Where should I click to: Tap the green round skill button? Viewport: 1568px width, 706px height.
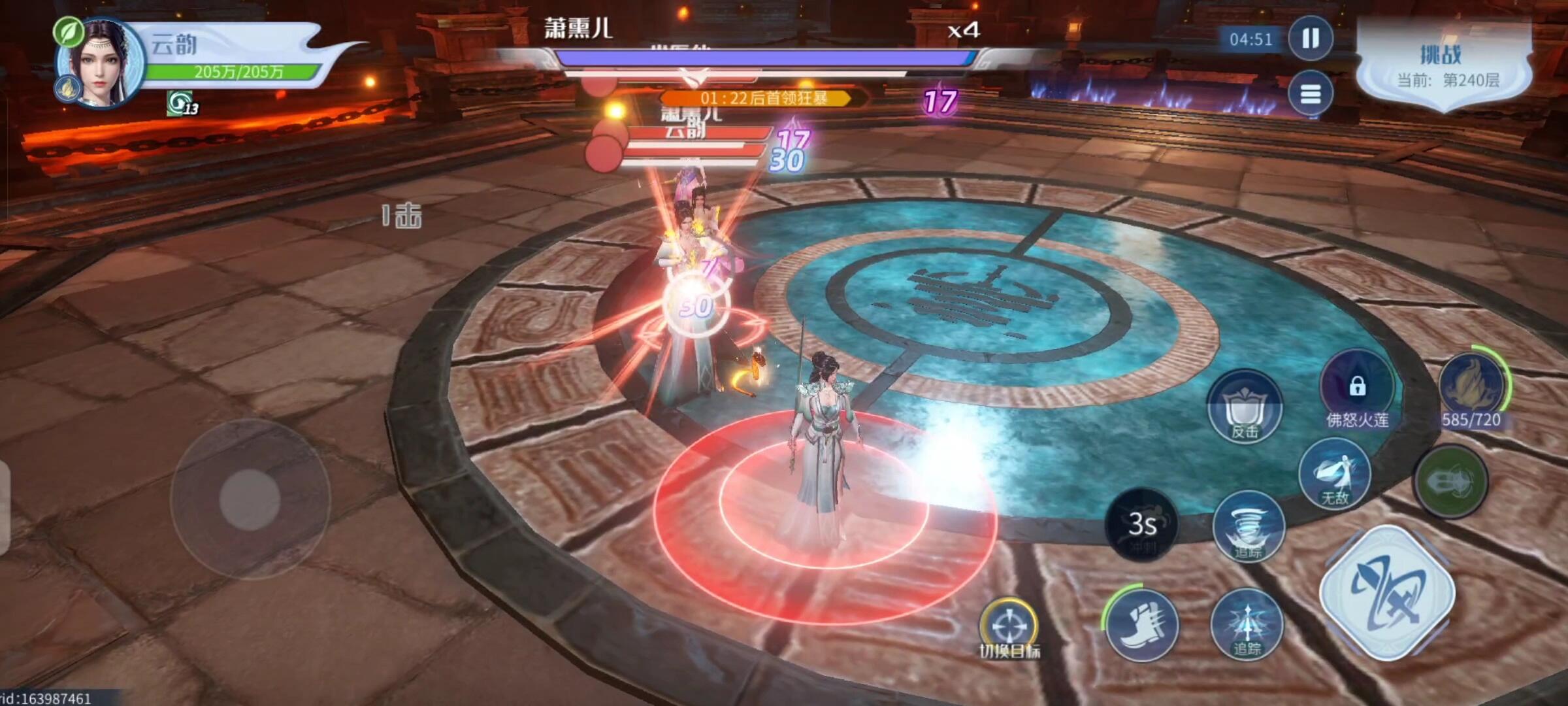tap(1450, 482)
